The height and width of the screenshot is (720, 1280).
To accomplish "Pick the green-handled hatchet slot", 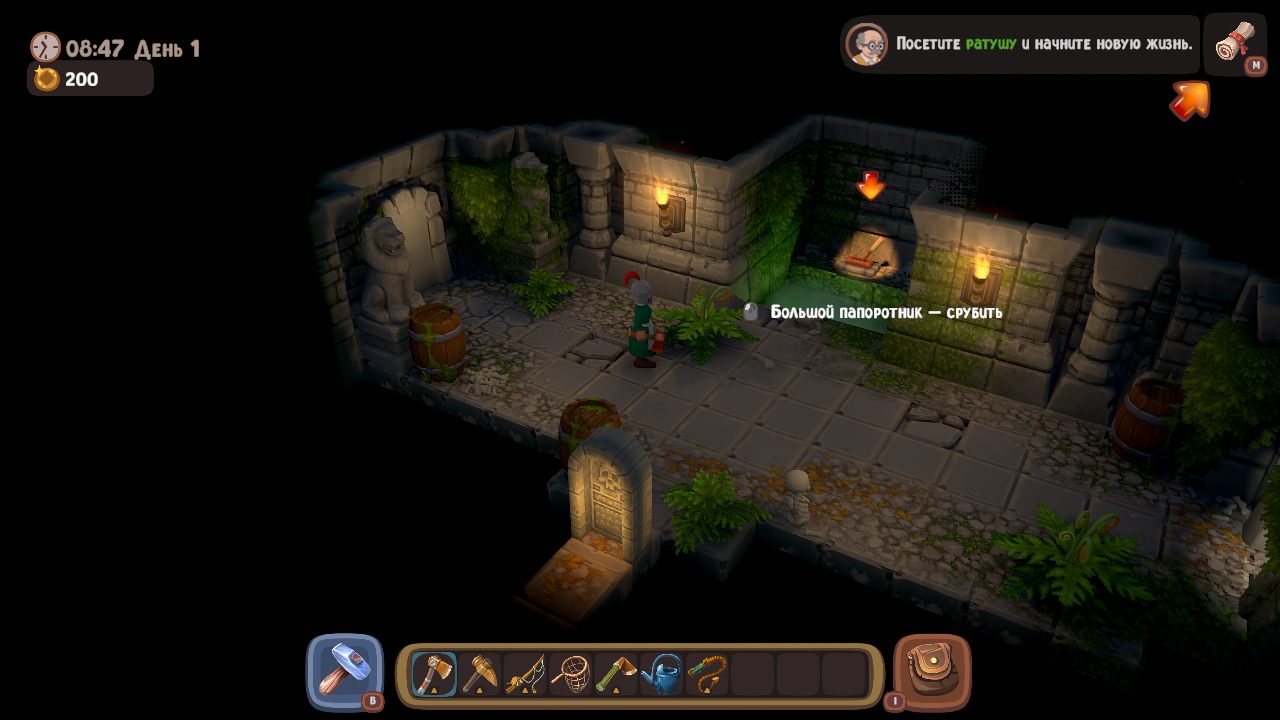I will click(616, 674).
